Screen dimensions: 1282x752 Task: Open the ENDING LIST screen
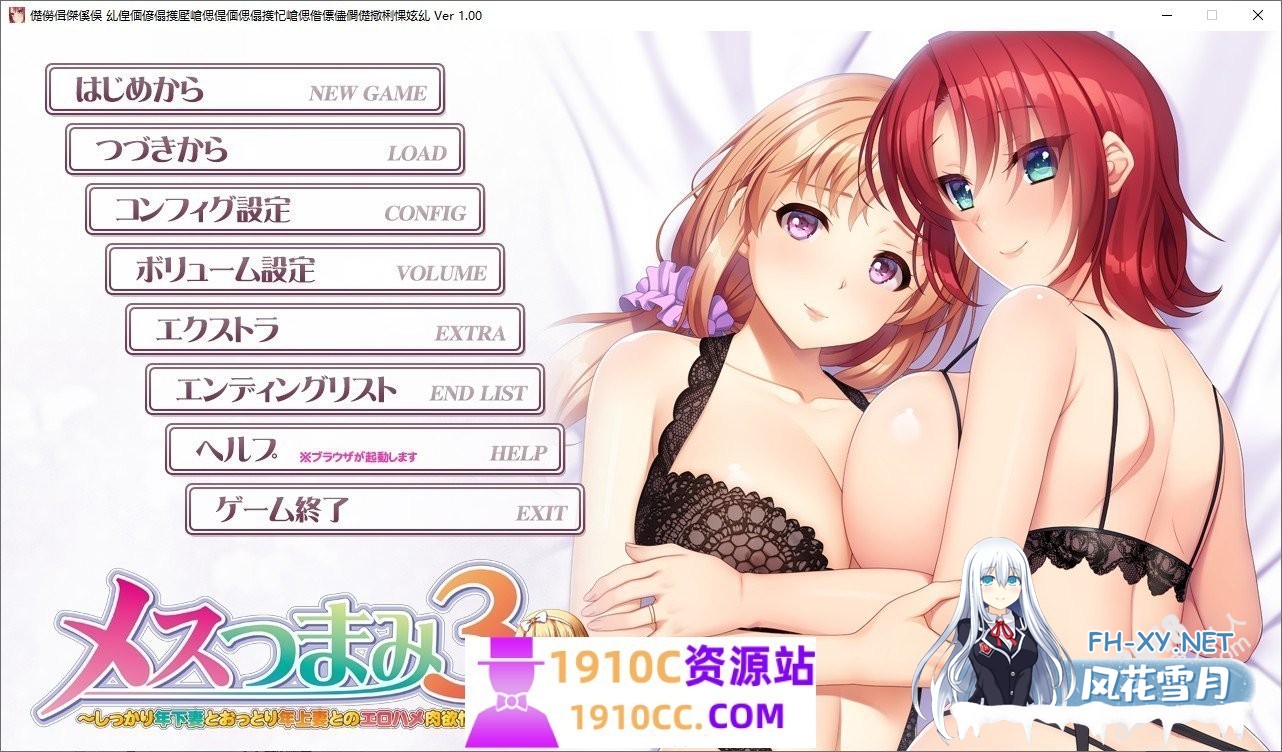click(345, 390)
